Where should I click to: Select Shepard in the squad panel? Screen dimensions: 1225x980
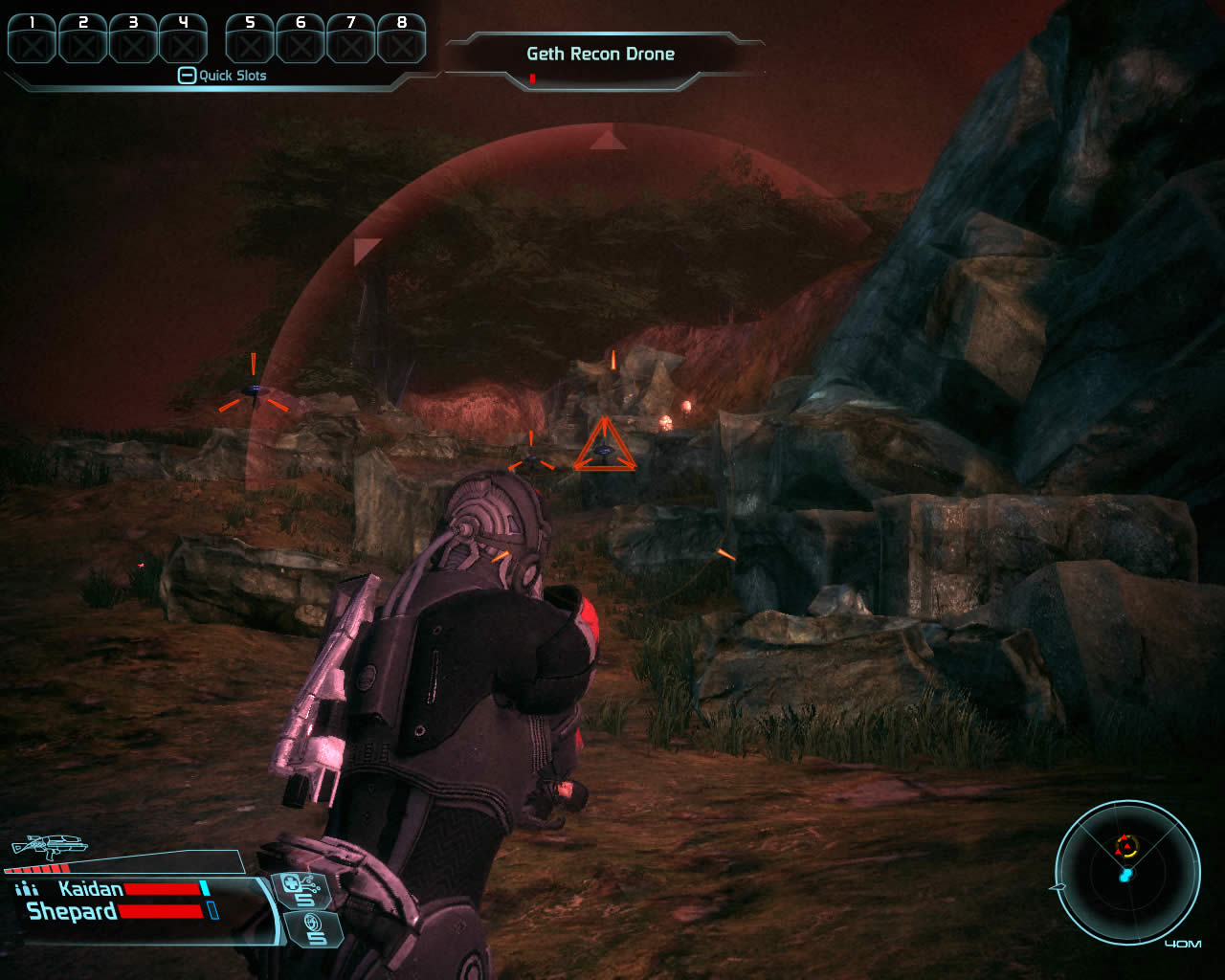pyautogui.click(x=72, y=911)
